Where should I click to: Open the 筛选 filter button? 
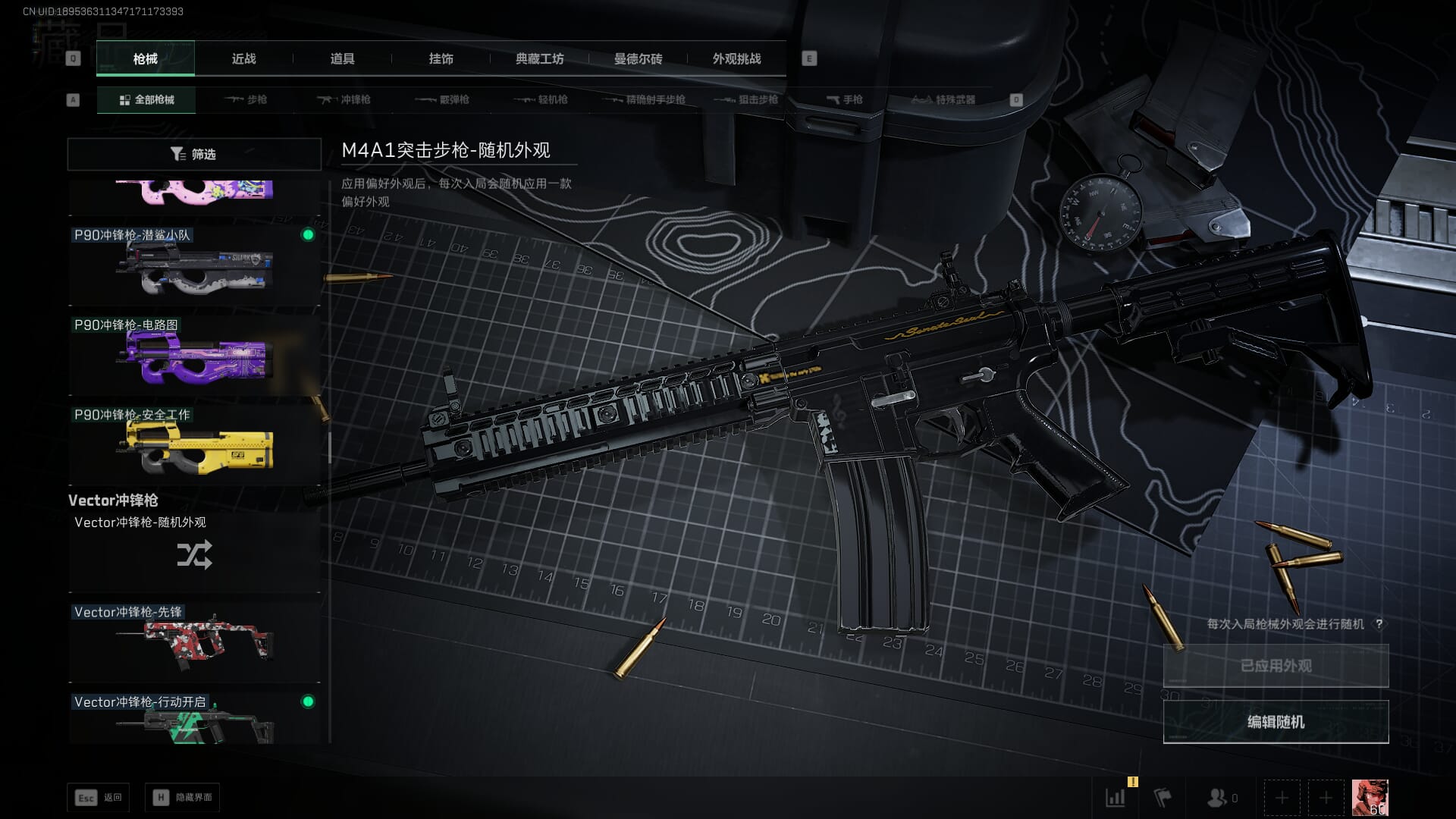tap(194, 154)
